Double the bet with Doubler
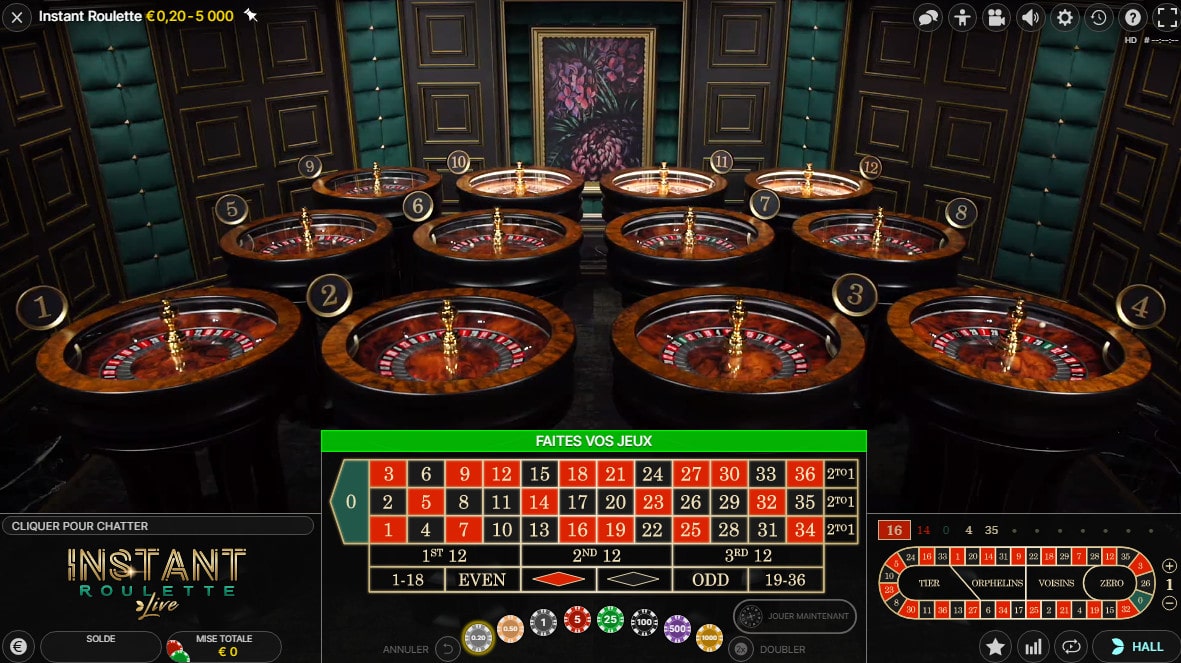 [x=741, y=649]
